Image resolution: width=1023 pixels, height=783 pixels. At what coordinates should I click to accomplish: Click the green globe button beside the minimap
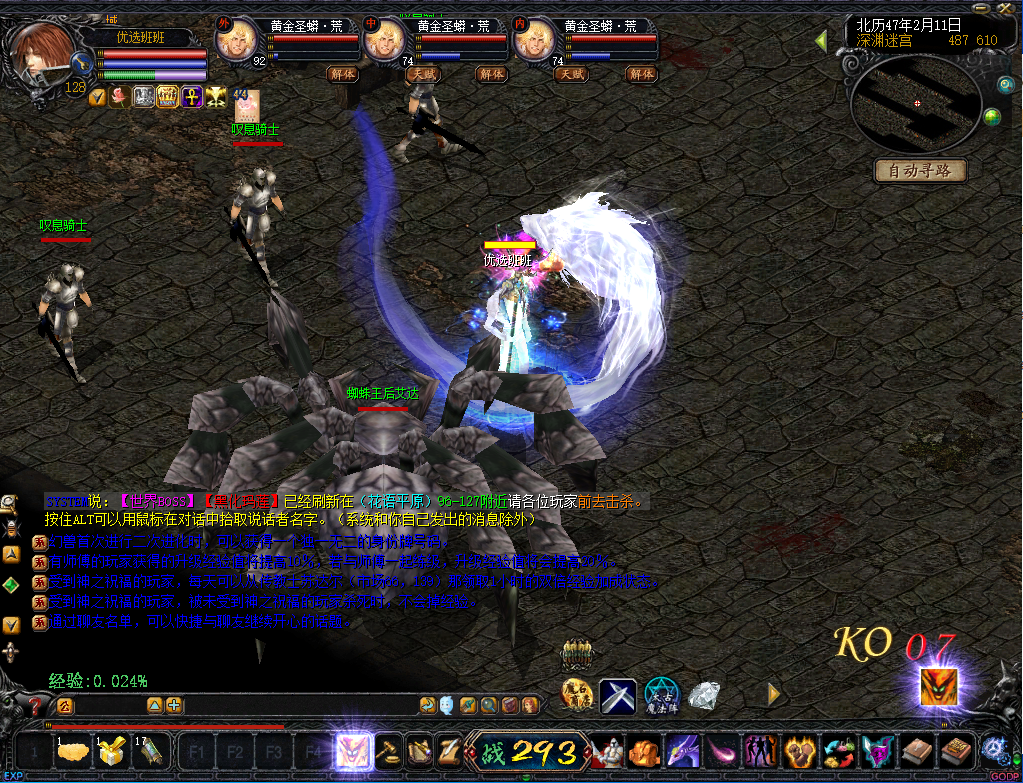point(992,117)
